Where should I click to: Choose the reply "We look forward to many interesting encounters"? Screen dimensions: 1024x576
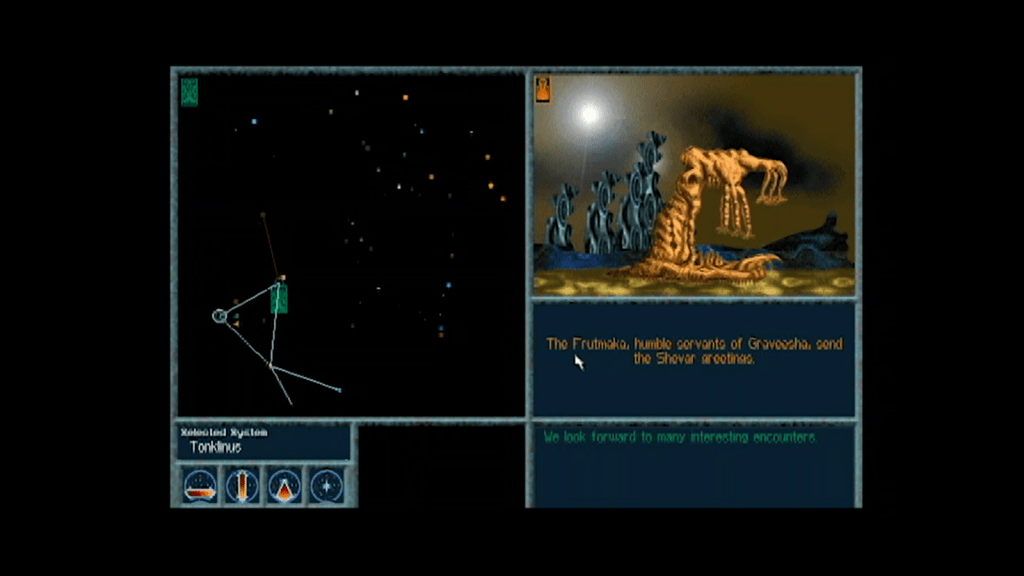click(680, 438)
